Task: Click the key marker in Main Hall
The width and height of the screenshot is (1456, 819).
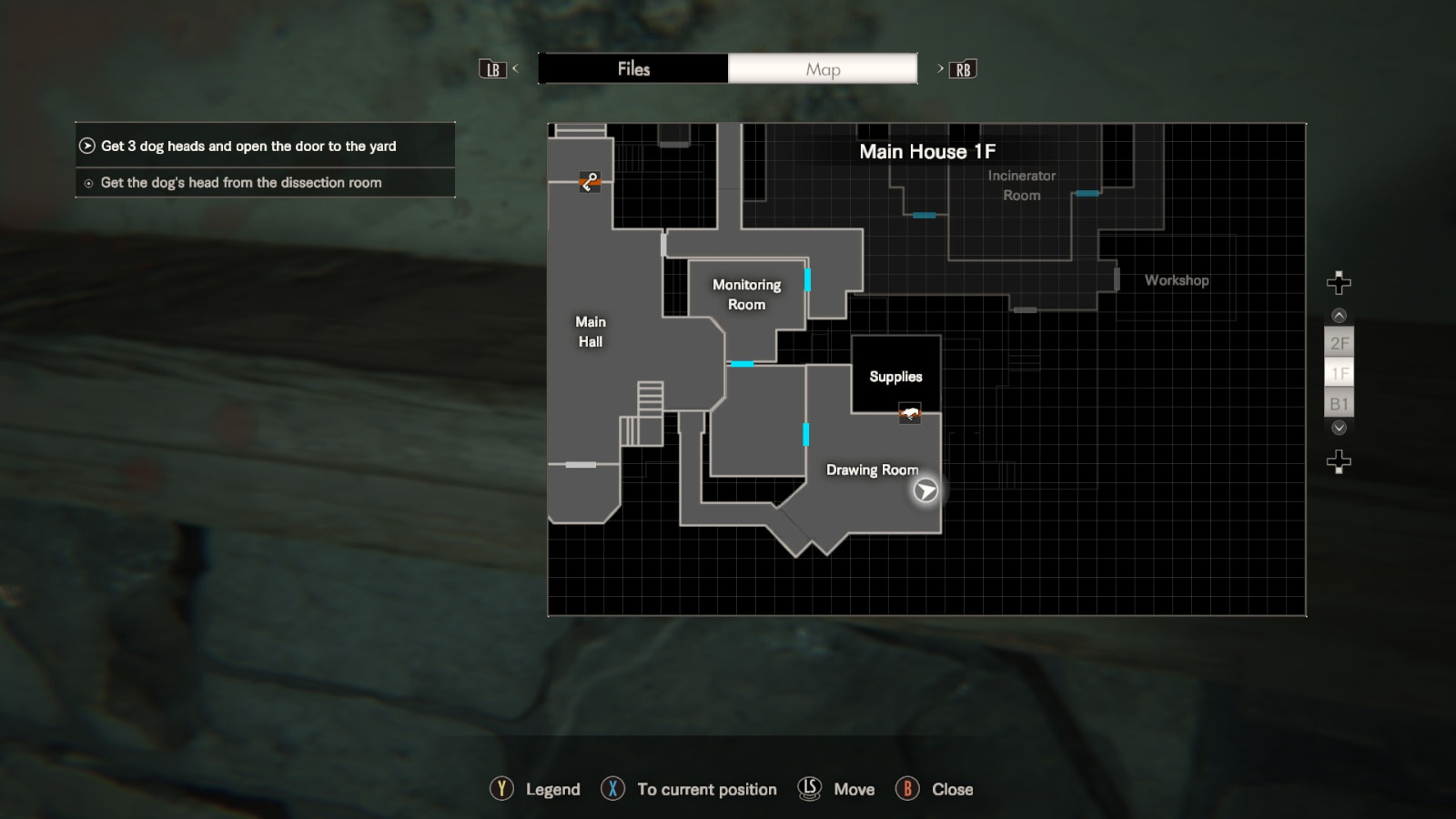Action: (x=590, y=182)
